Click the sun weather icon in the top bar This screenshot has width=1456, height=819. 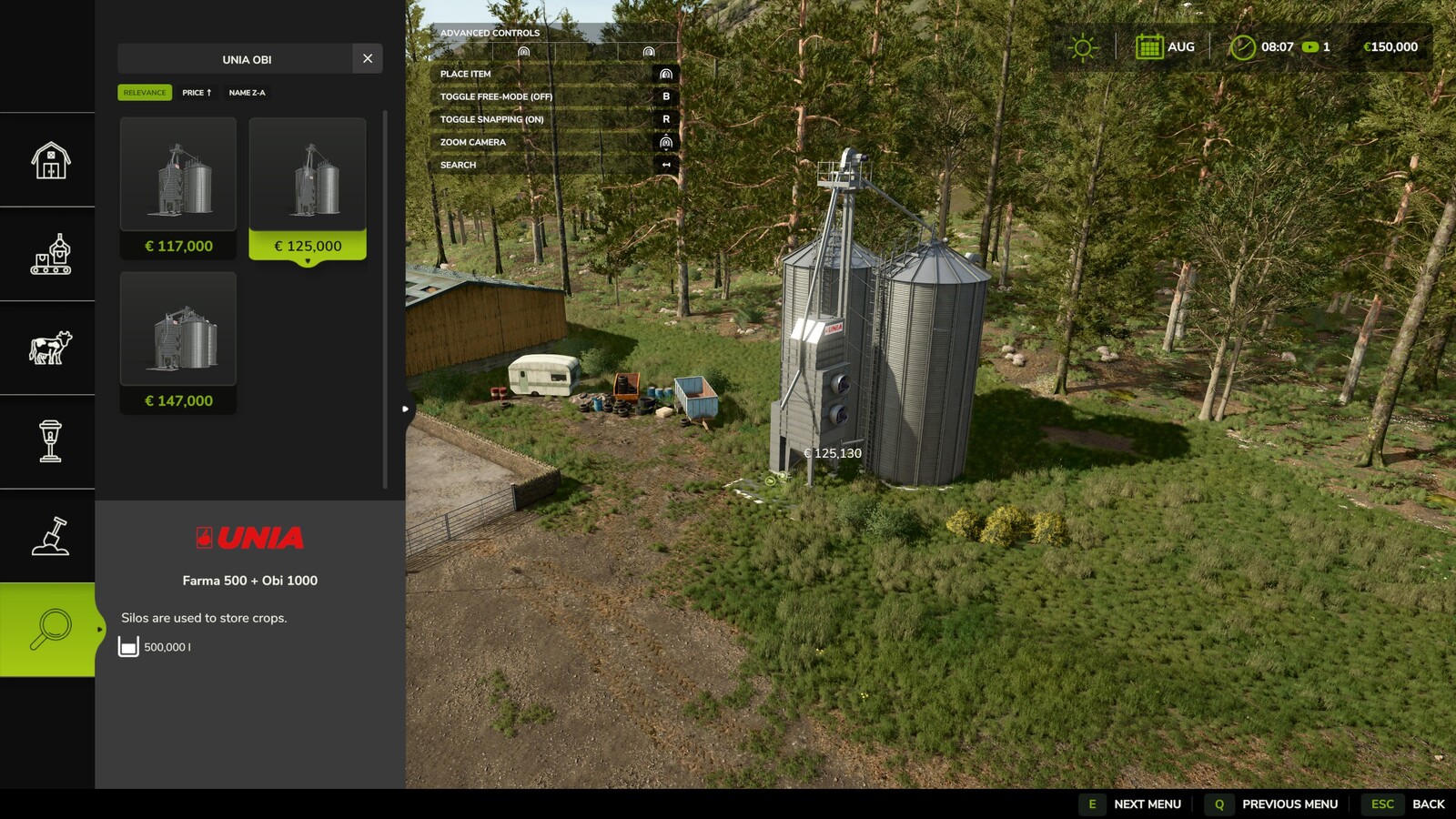click(x=1082, y=45)
